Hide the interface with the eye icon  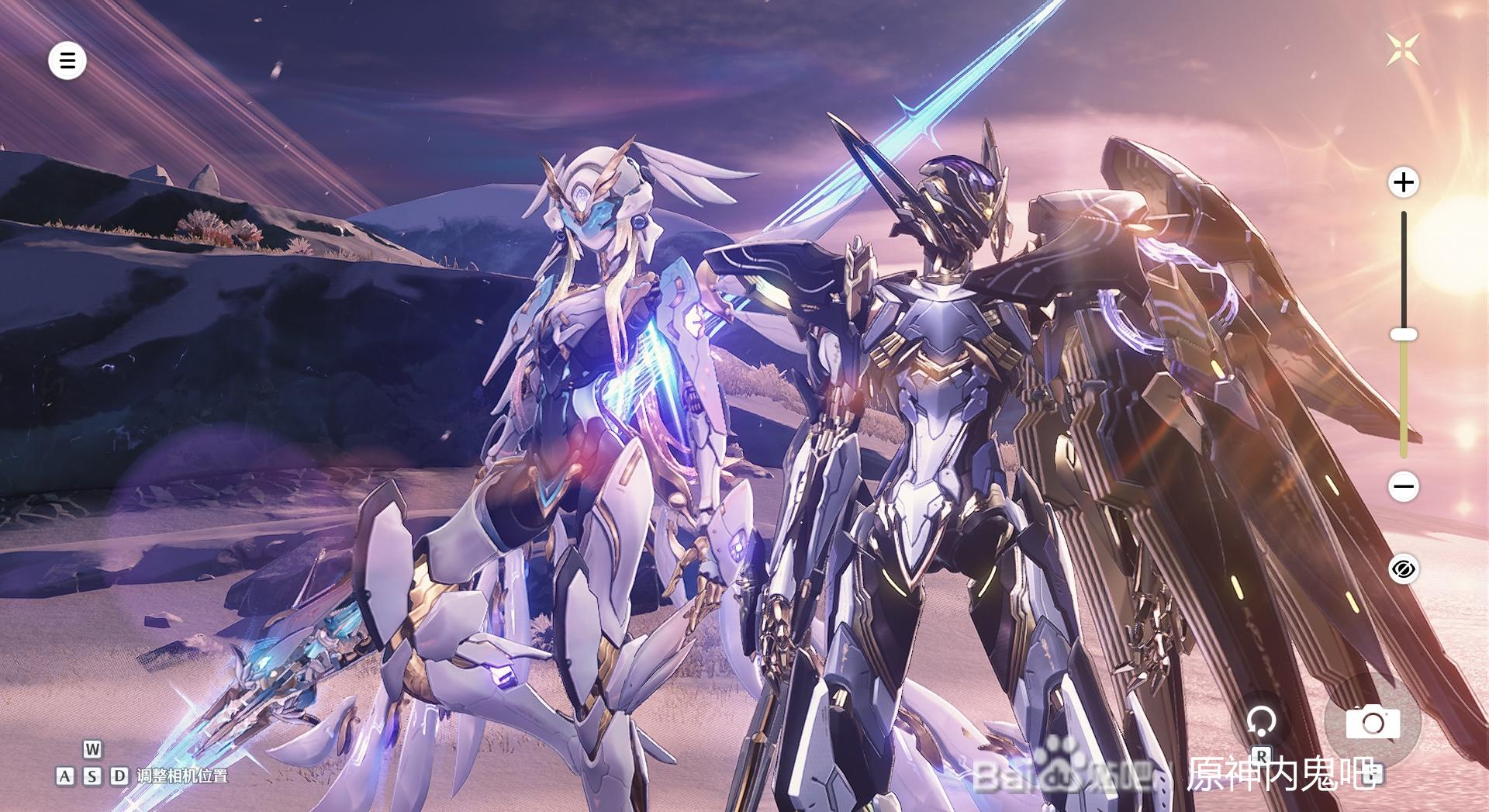click(1403, 570)
